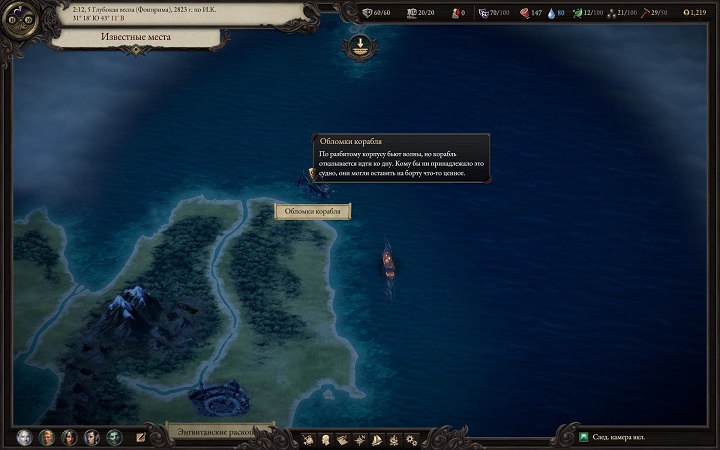
Task: Open the quill journal icon beside portraits
Action: click(x=141, y=438)
